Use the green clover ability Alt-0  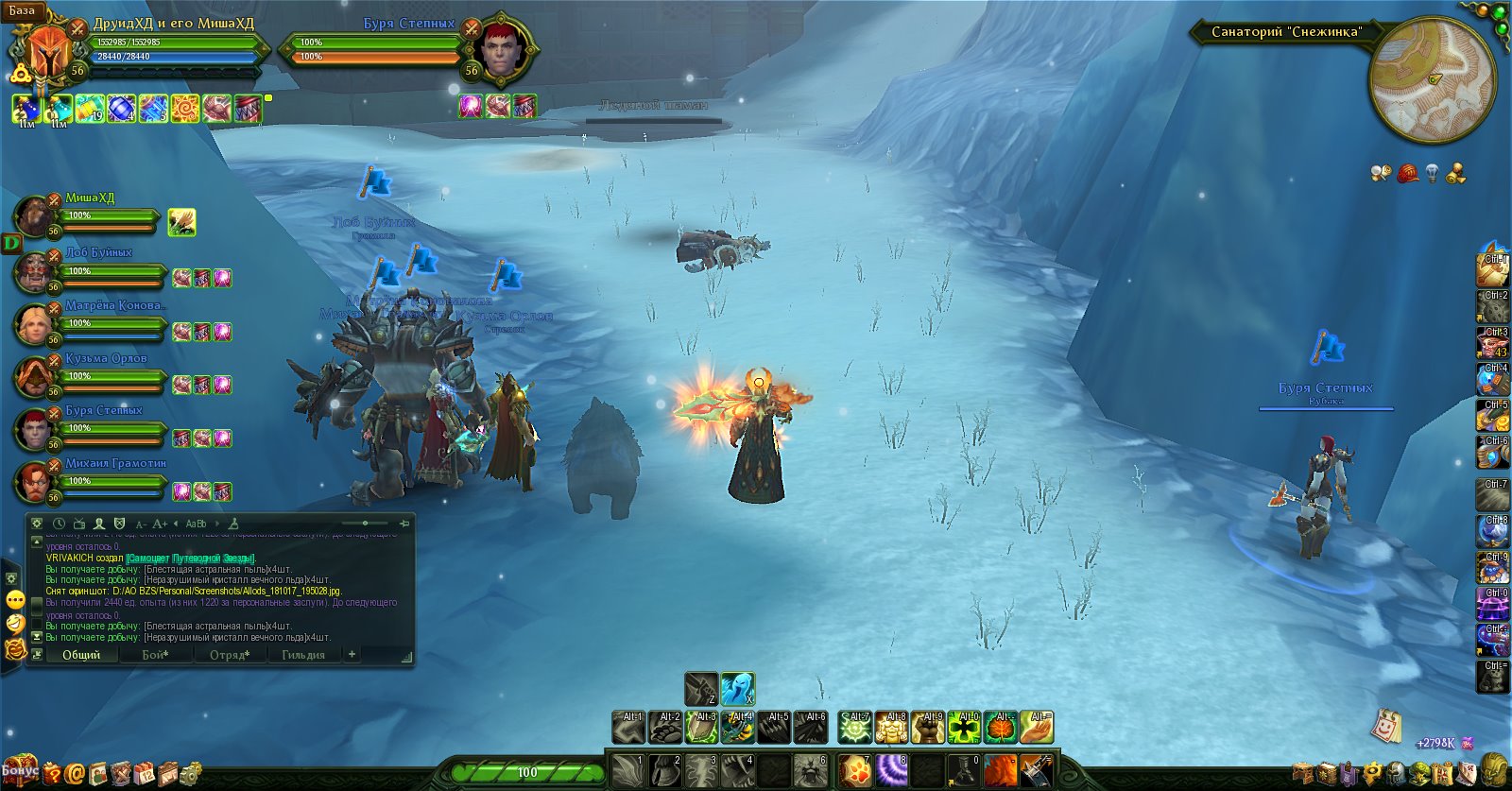[x=965, y=728]
